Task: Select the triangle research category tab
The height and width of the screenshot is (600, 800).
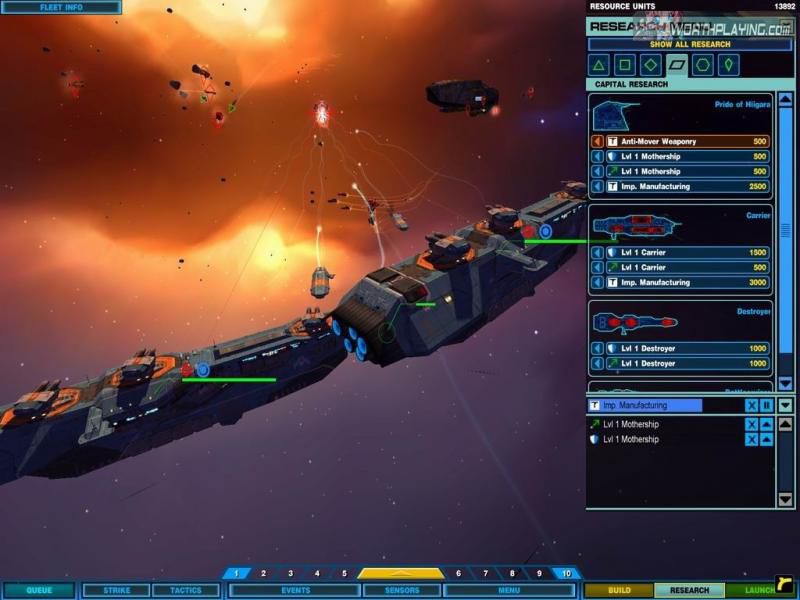Action: click(x=599, y=66)
